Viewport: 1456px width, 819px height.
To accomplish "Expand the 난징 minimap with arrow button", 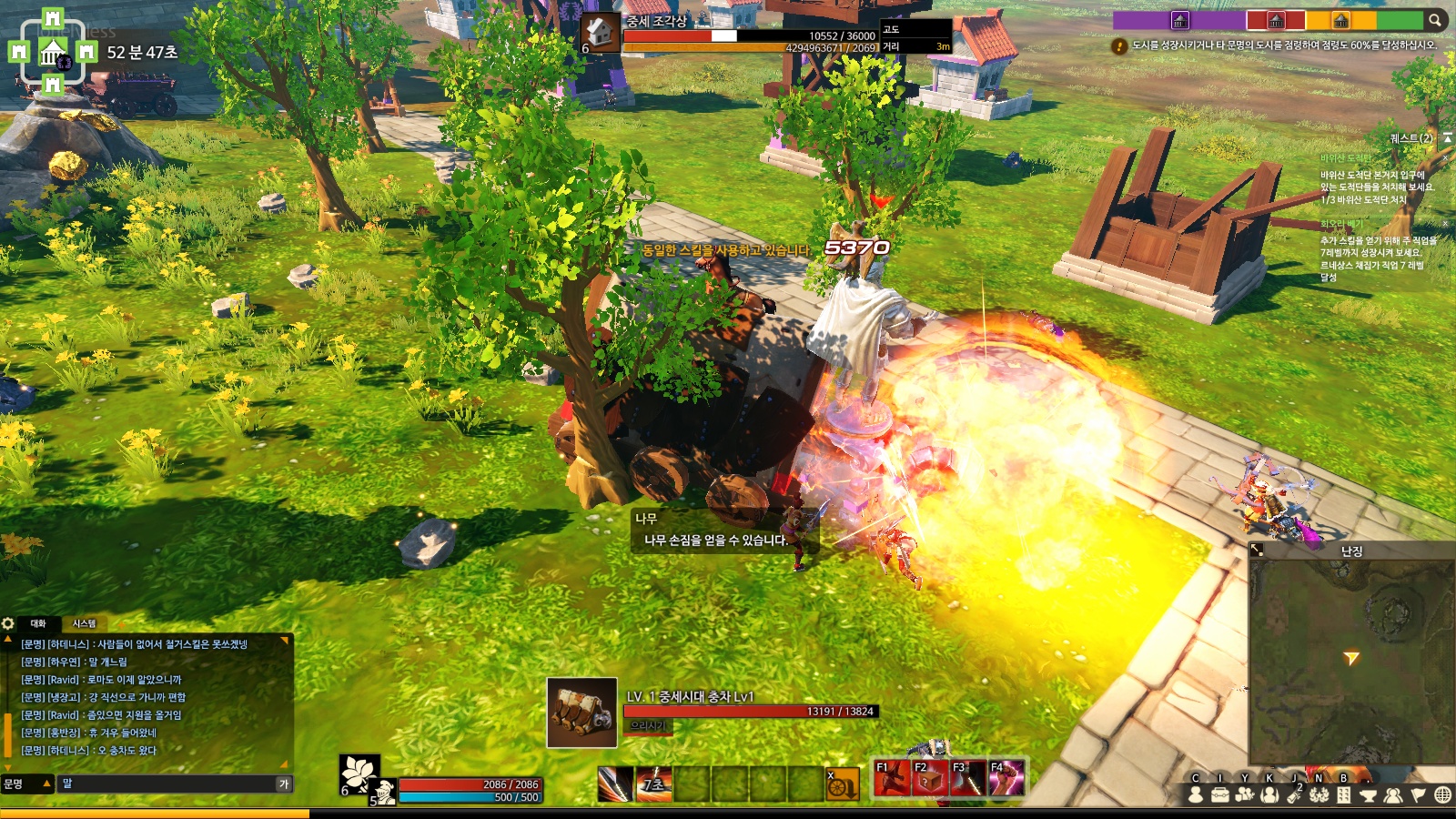I will coord(1257,551).
